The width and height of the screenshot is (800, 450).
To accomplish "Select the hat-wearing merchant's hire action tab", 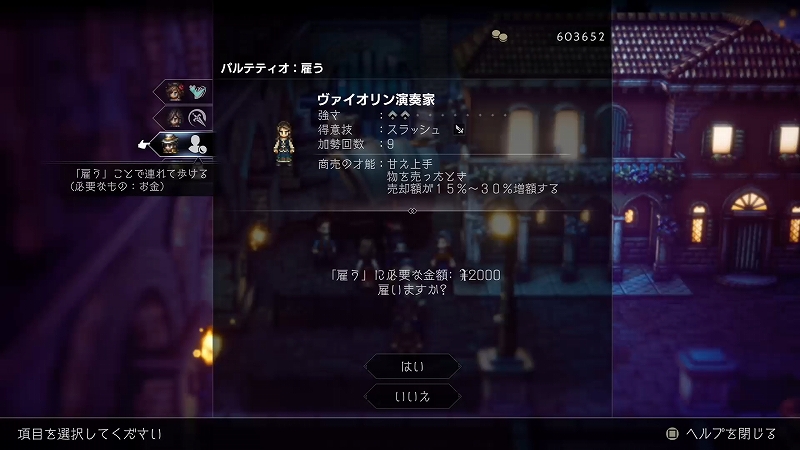I will tap(184, 145).
